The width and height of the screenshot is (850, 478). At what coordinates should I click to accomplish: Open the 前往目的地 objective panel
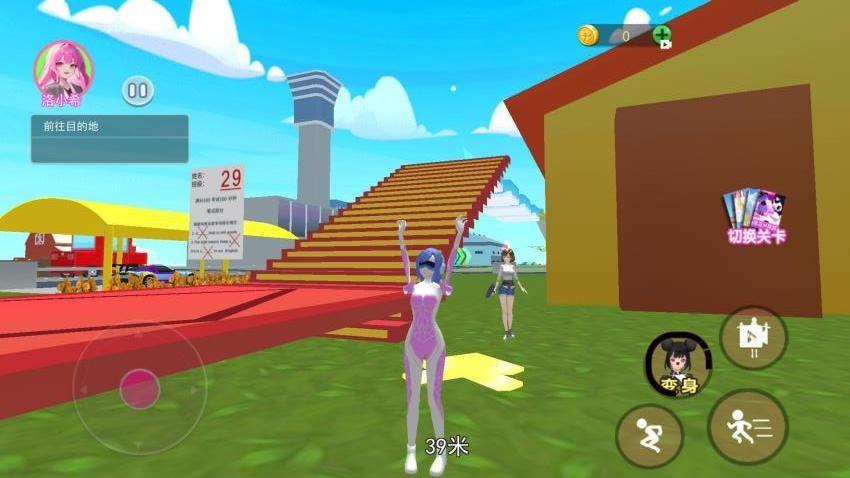pyautogui.click(x=109, y=138)
